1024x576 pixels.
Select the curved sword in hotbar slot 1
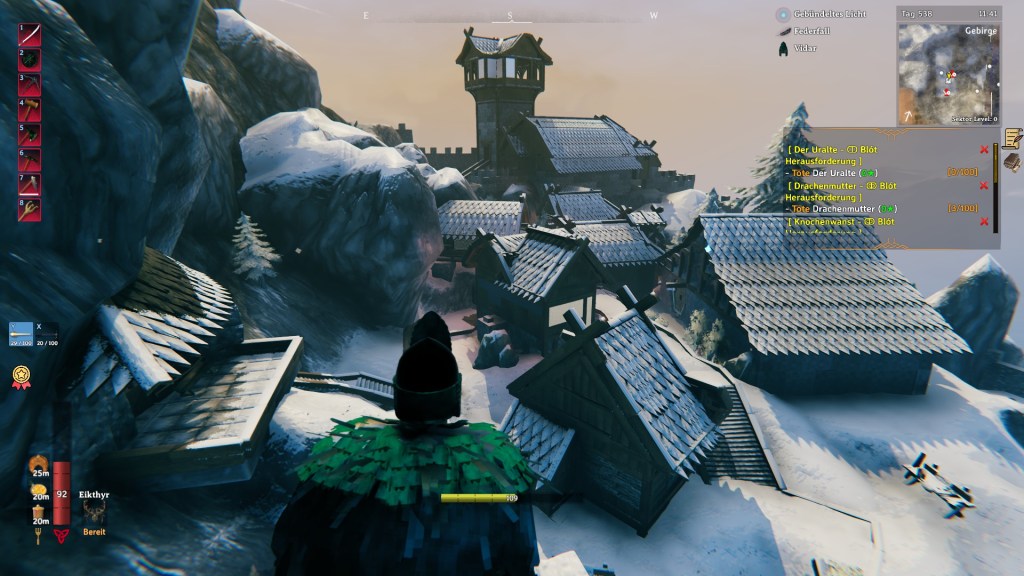coord(29,35)
